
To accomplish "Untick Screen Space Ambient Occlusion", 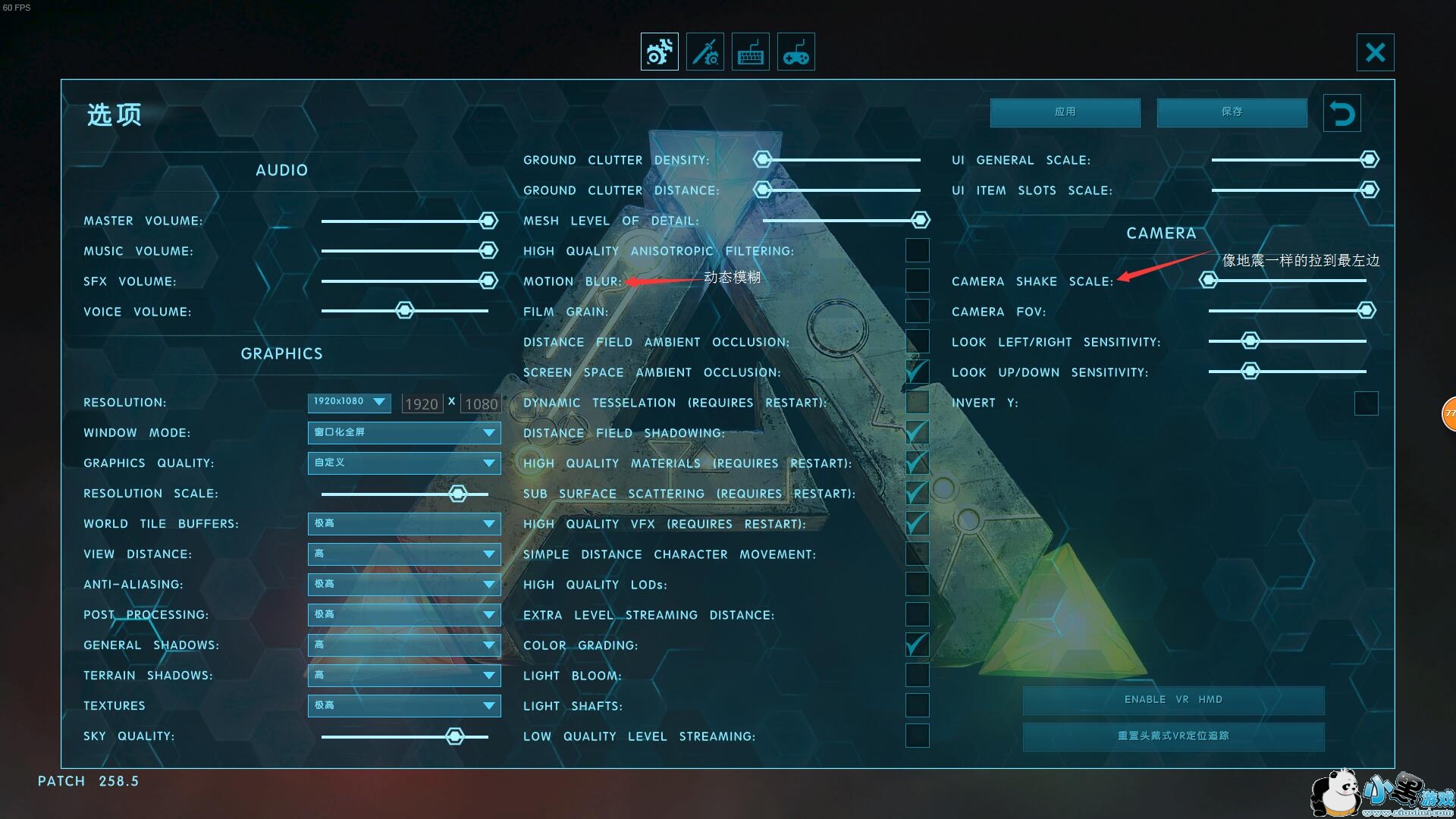I will tap(917, 372).
